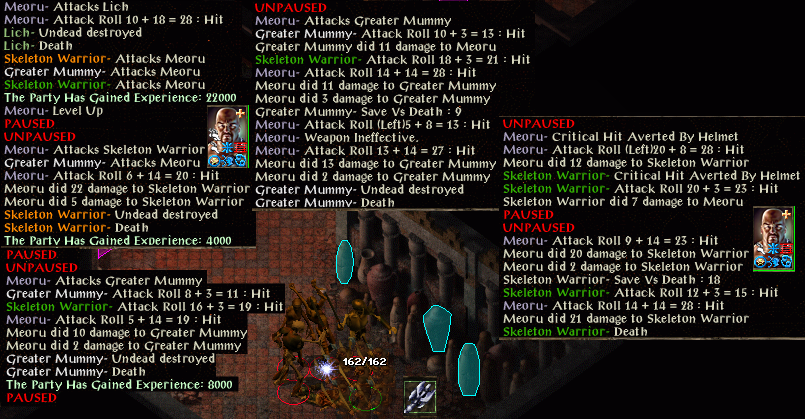The image size is (805, 419).
Task: Select the equipped axe weapon slot
Action: (x=420, y=397)
